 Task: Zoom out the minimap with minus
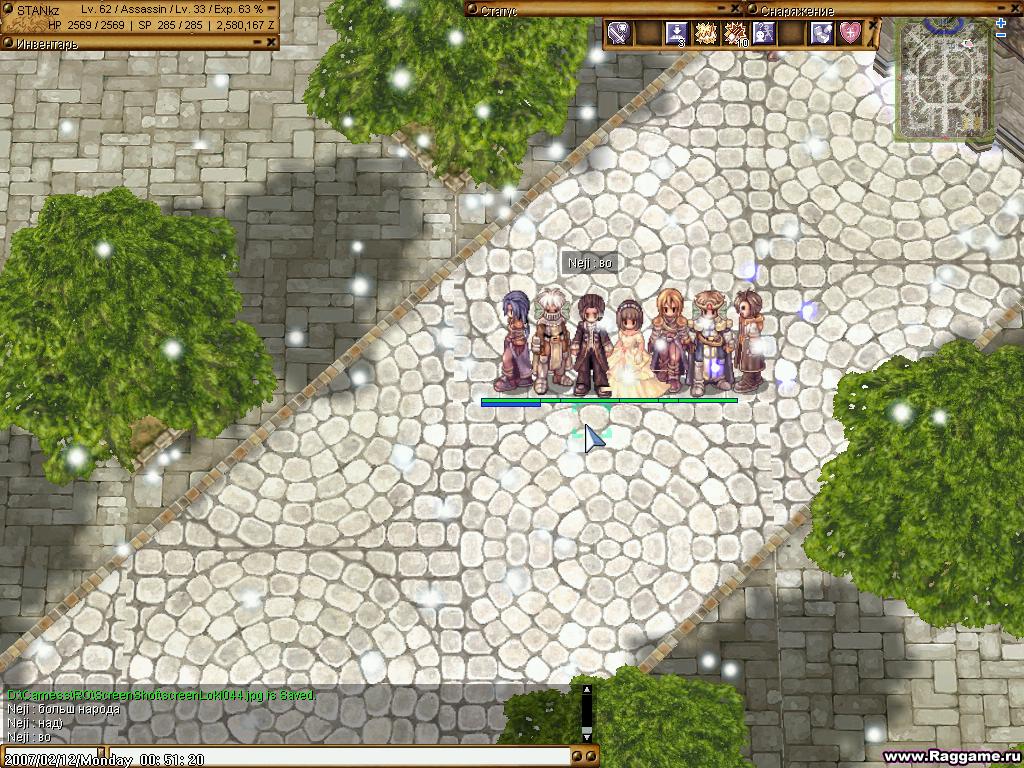coord(1001,35)
